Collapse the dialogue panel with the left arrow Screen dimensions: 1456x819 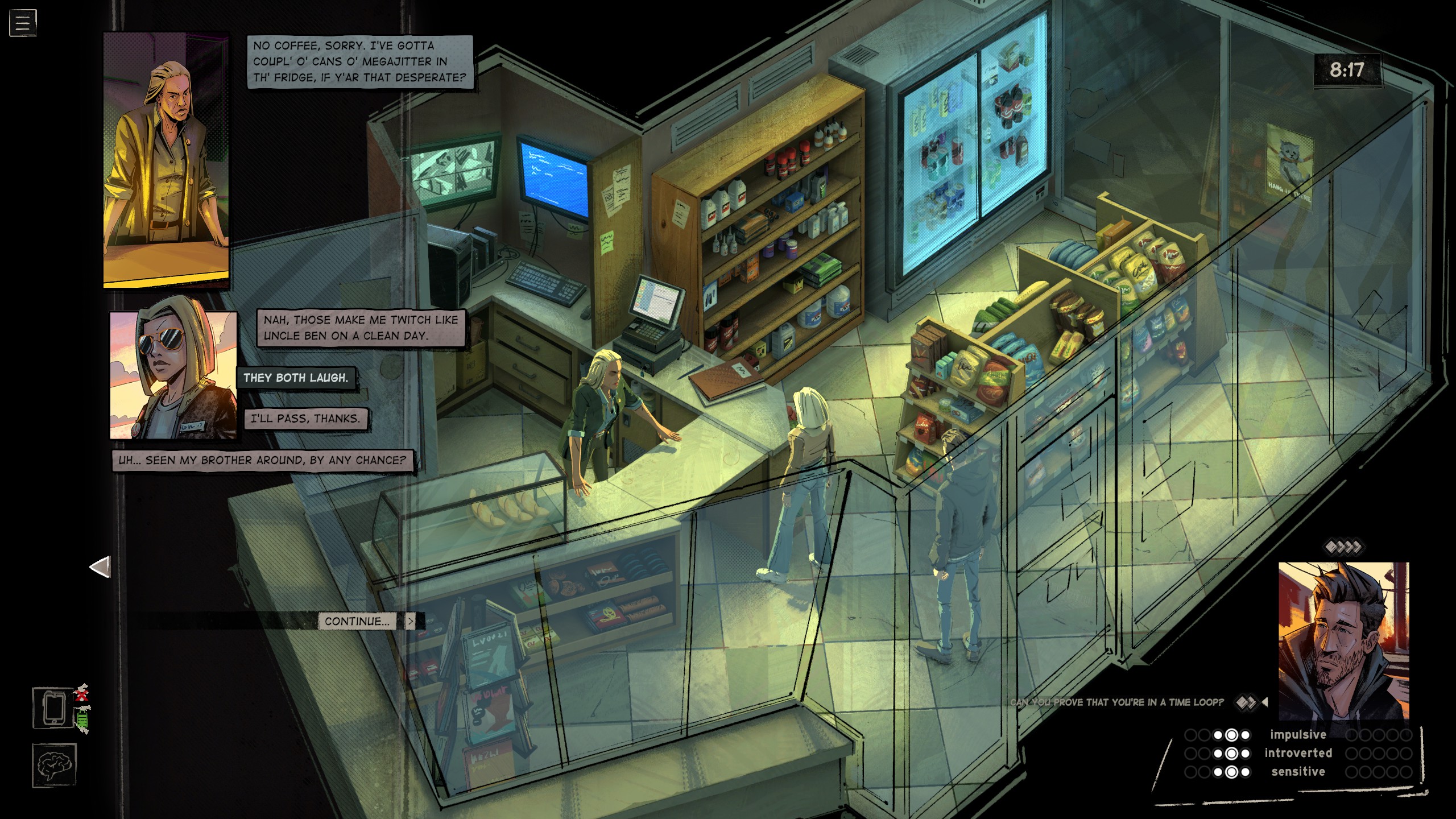point(101,567)
